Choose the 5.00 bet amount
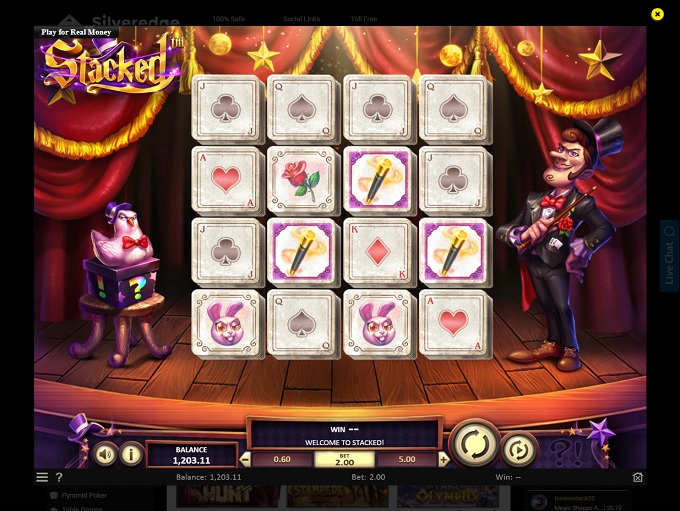The width and height of the screenshot is (680, 511). [407, 460]
